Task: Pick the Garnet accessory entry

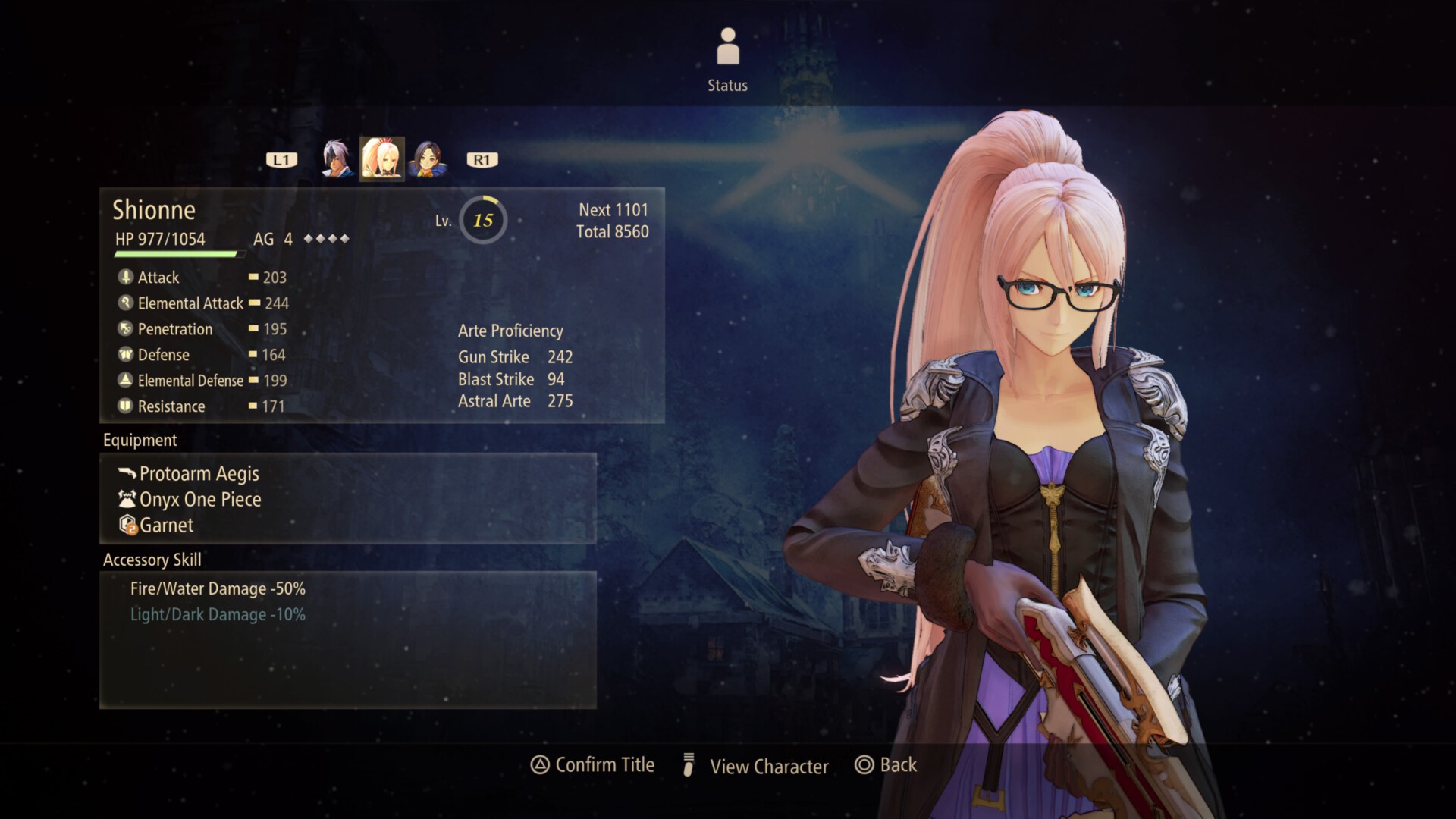Action: [x=166, y=526]
